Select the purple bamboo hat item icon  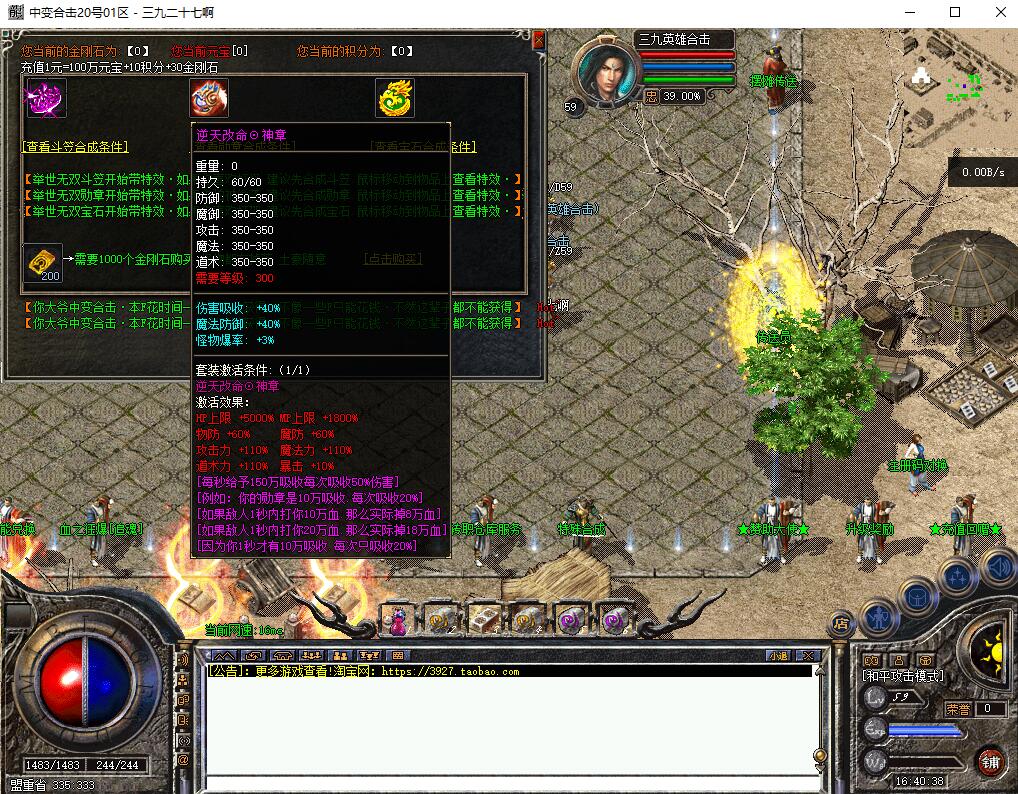[45, 98]
